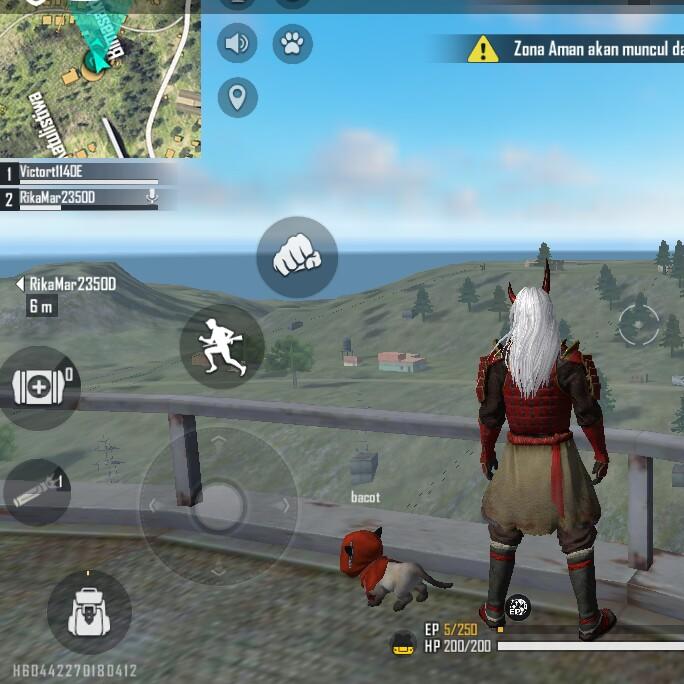This screenshot has height=684, width=684.
Task: Punch with the fist attack button
Action: click(x=297, y=256)
